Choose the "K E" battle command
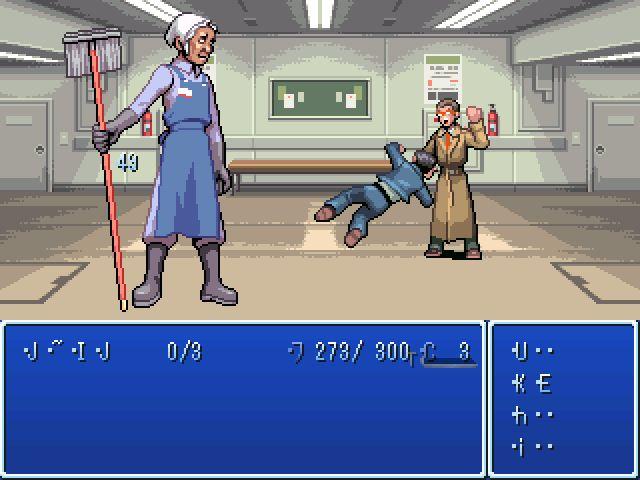This screenshot has height=480, width=640. point(533,384)
